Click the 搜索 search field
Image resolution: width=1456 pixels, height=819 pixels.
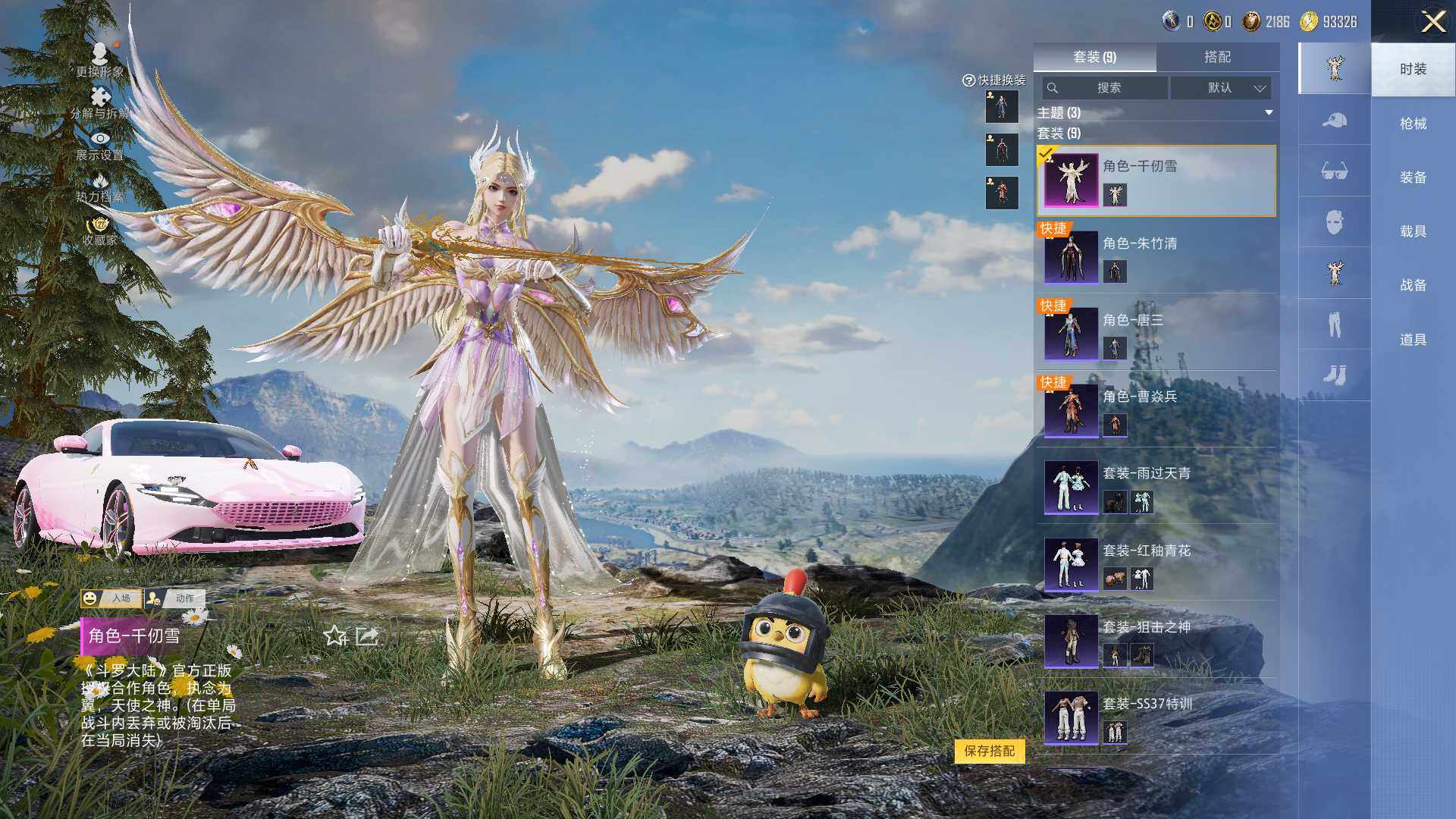tap(1106, 88)
